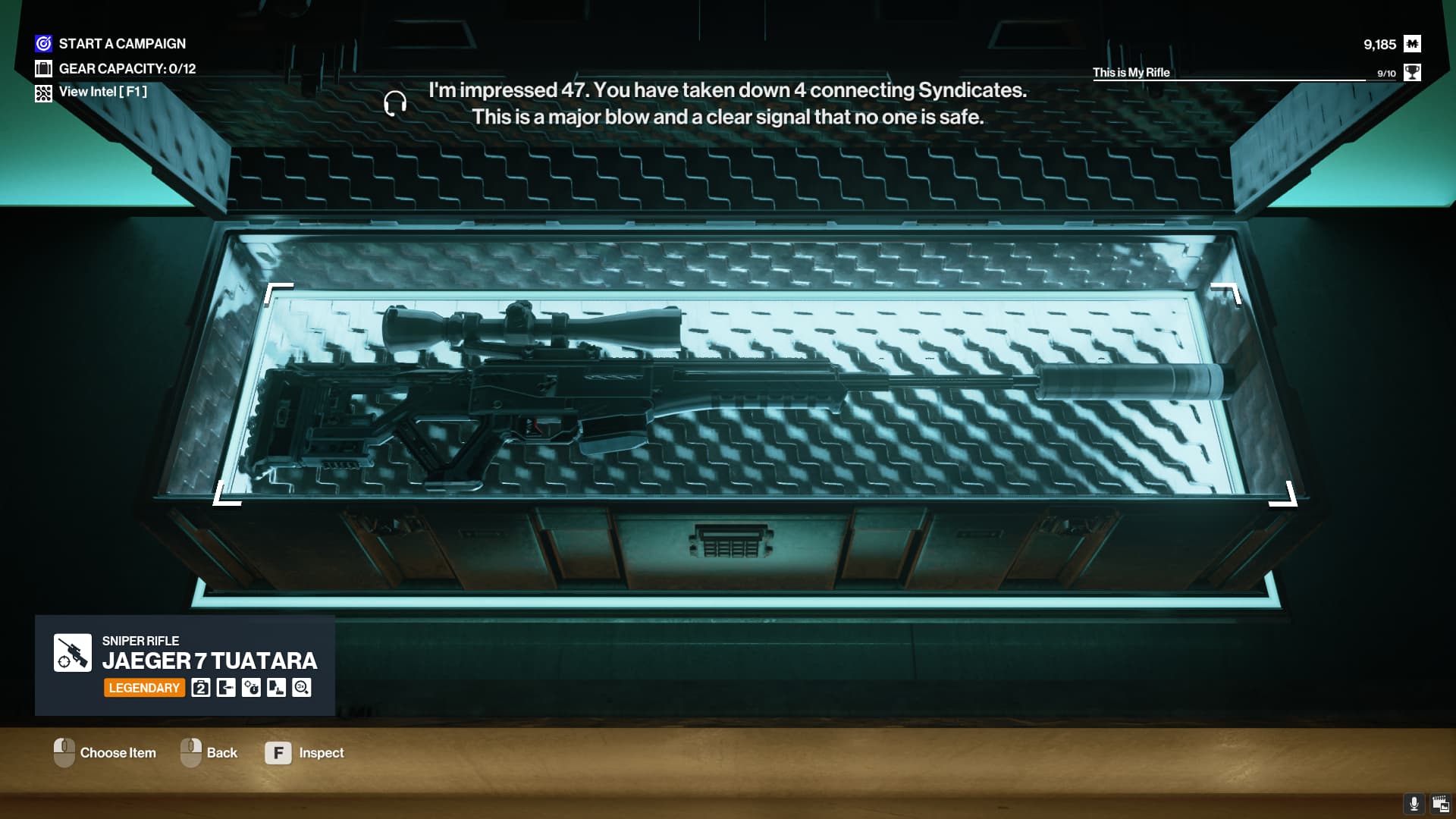Show the This is My Rifle challenge tracker
This screenshot has height=819, width=1456.
tap(1244, 73)
